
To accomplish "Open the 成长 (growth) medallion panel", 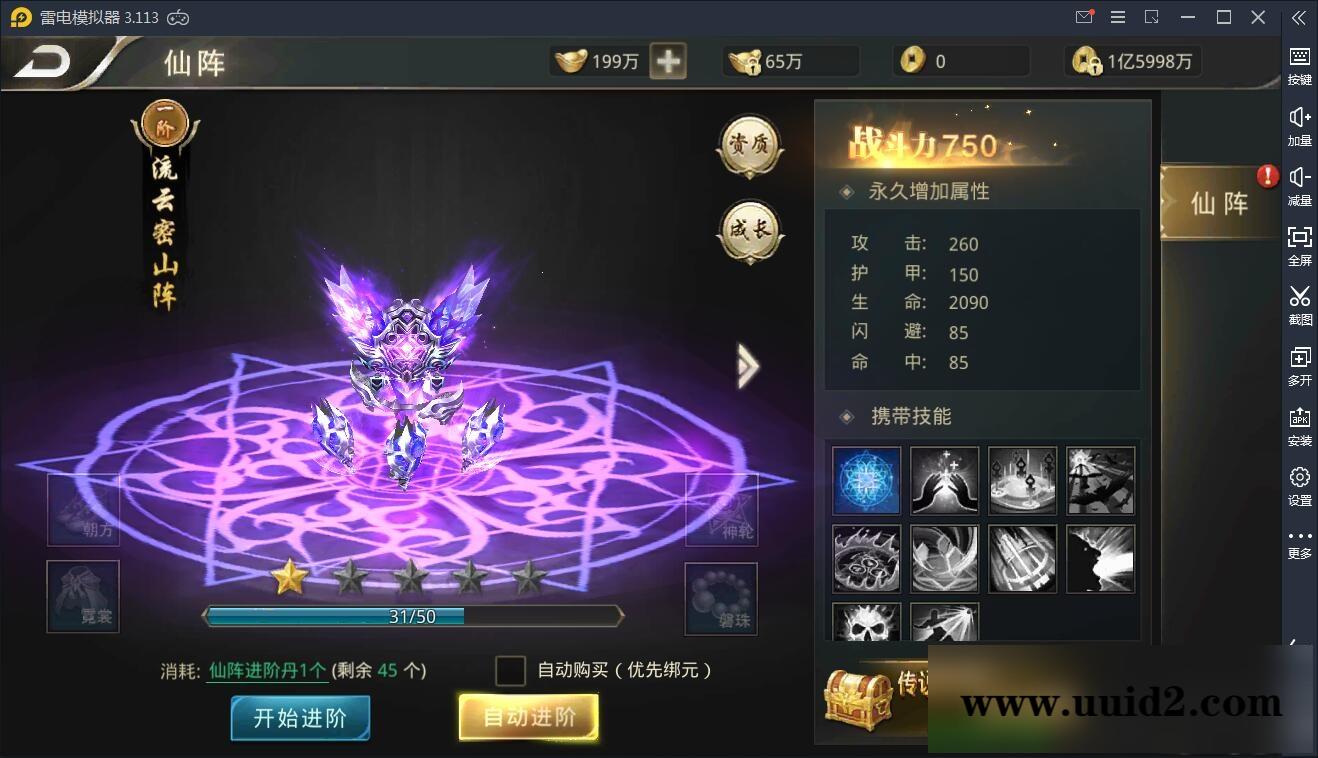I will click(749, 232).
